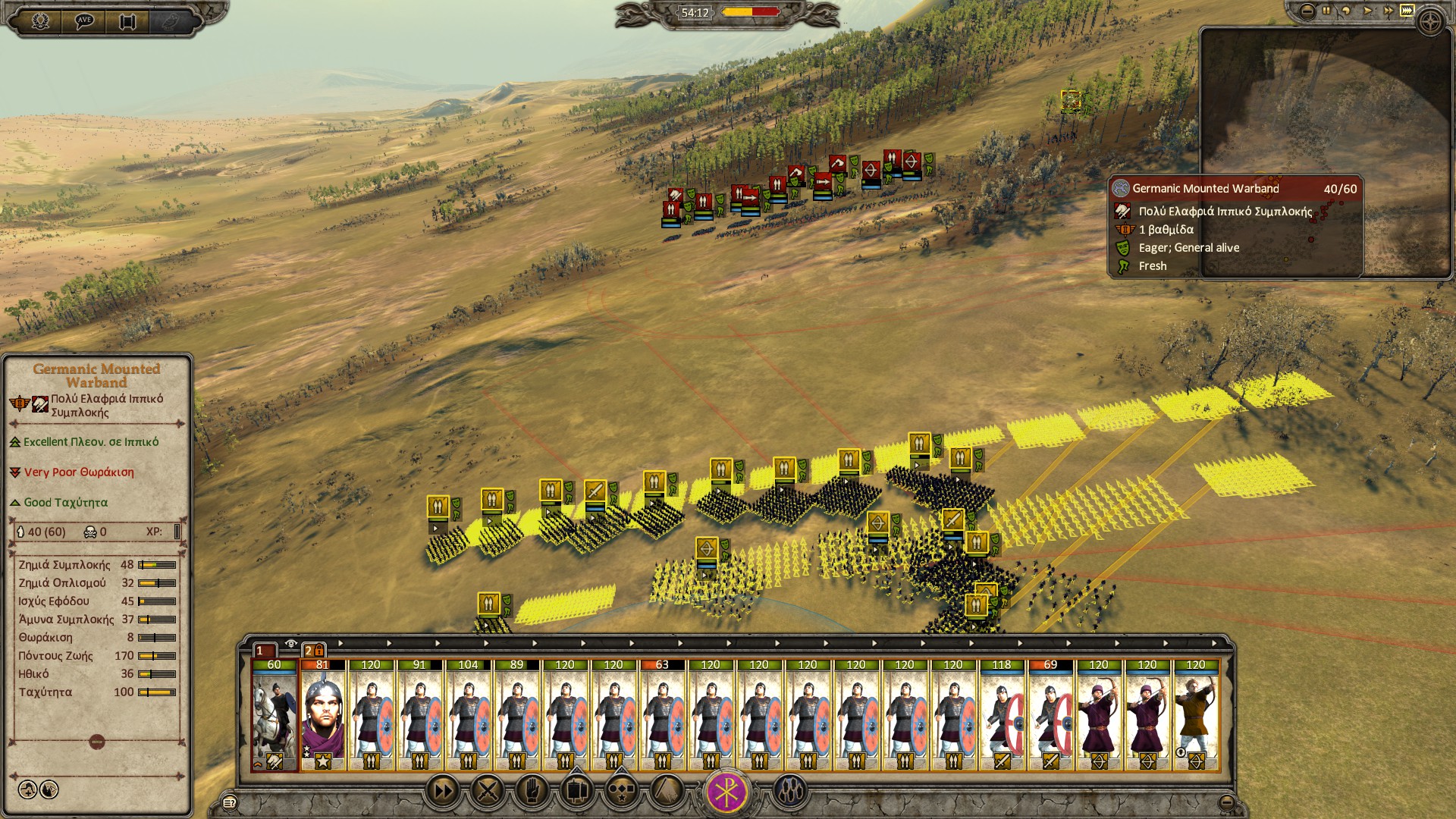This screenshot has width=1456, height=819.
Task: Pause the battle
Action: (x=1326, y=11)
